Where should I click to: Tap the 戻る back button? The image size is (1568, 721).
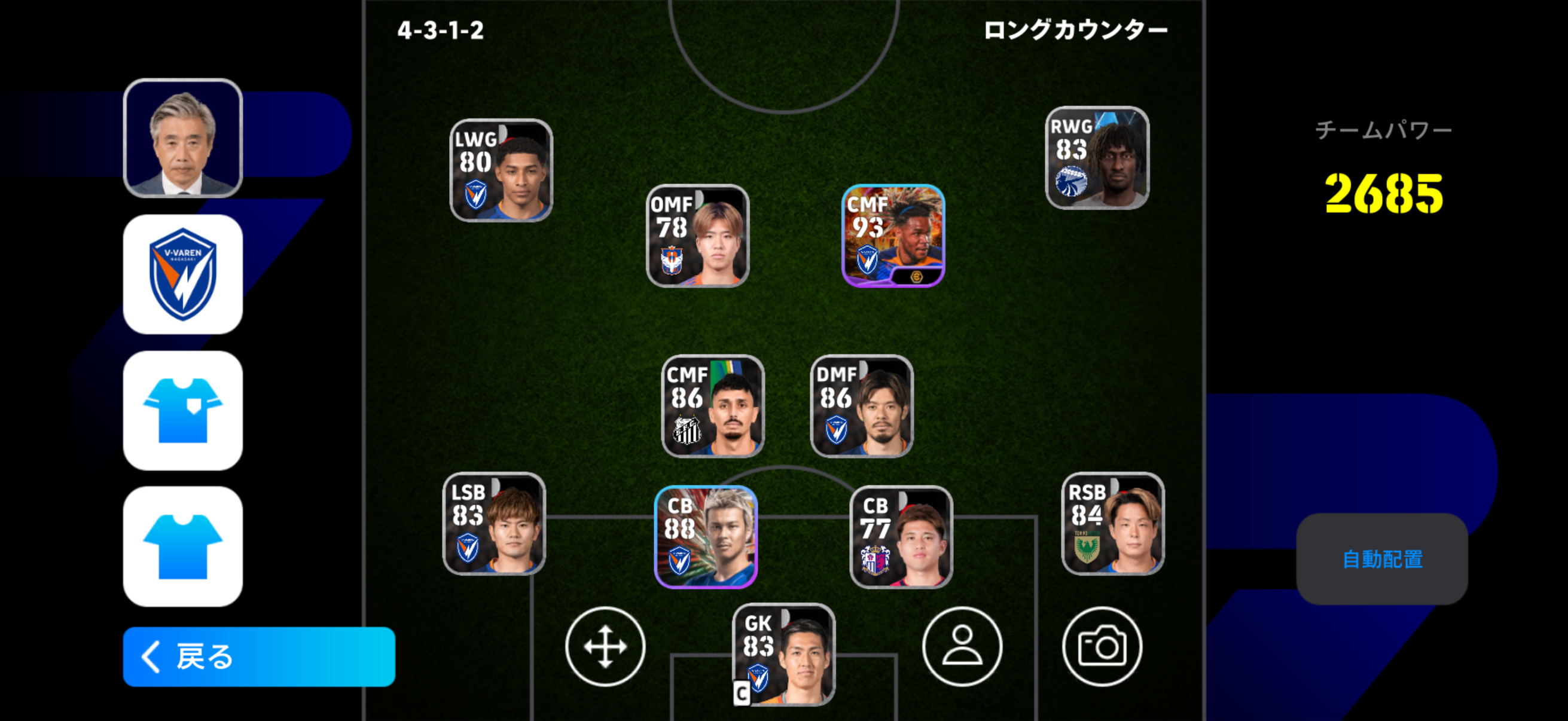click(259, 656)
